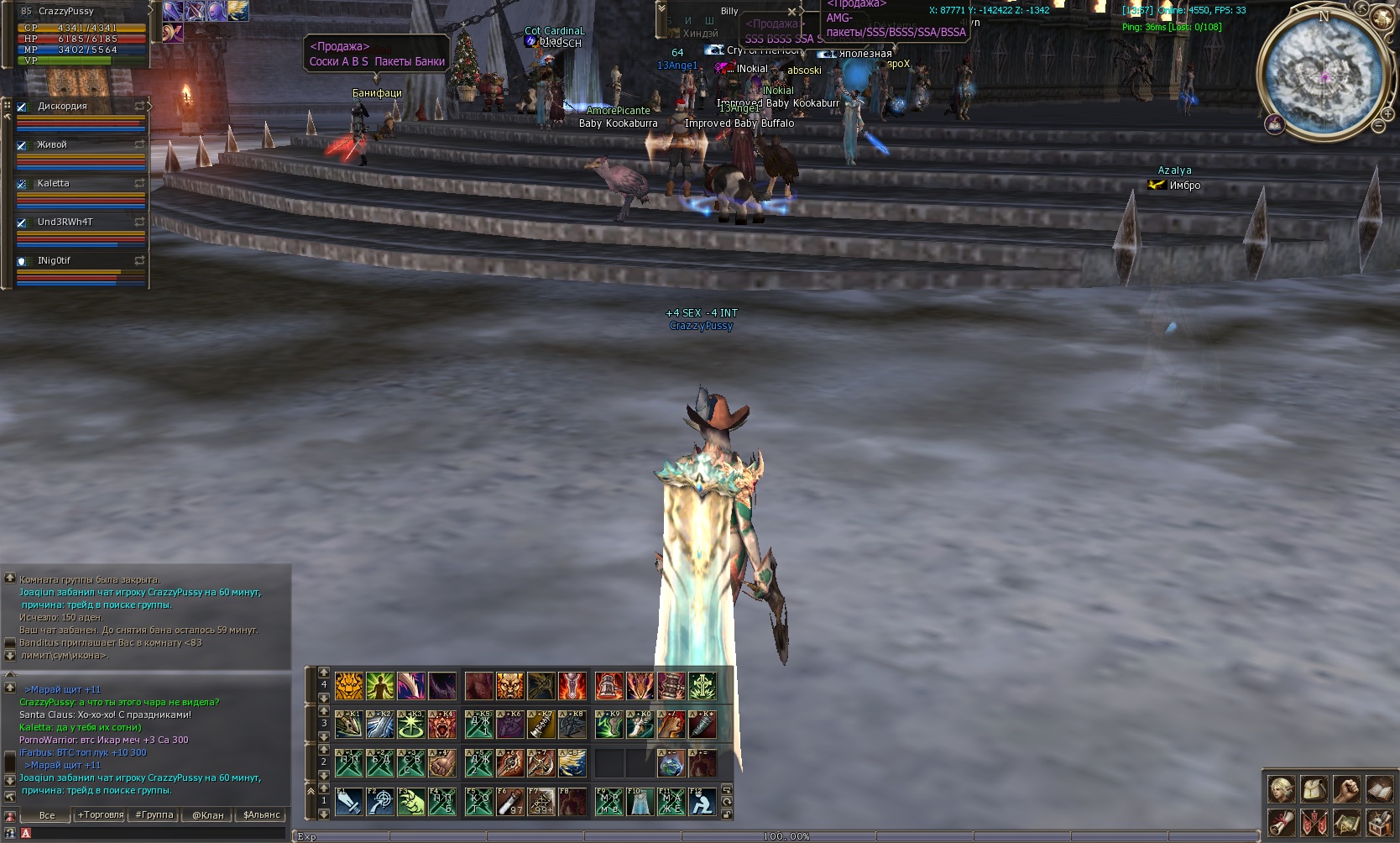This screenshot has height=843, width=1400.
Task: Use the F6 potion slot showing 97
Action: click(509, 803)
